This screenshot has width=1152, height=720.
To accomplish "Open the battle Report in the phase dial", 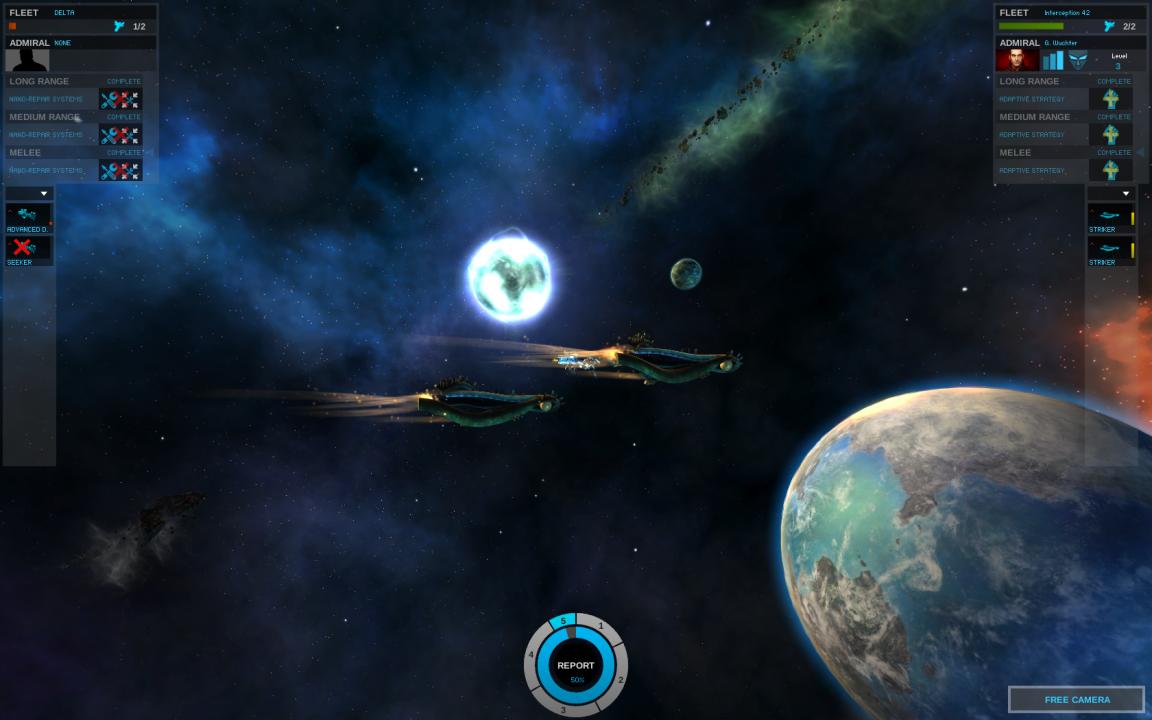I will (x=575, y=666).
